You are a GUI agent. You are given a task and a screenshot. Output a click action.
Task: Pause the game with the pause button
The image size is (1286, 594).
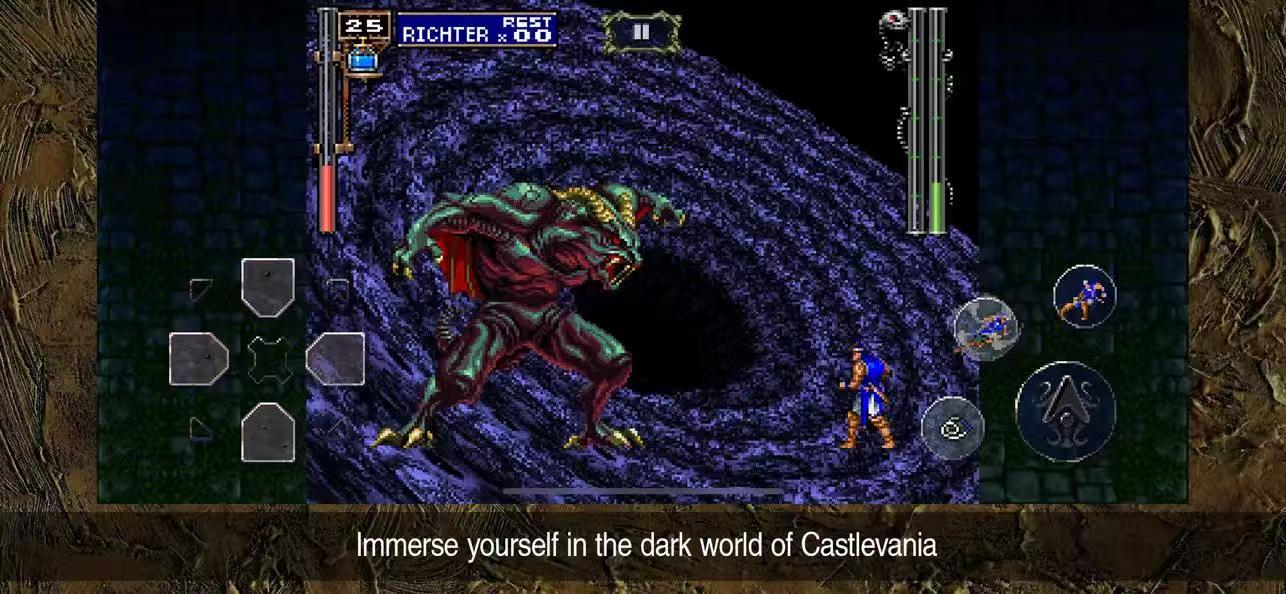pos(641,33)
